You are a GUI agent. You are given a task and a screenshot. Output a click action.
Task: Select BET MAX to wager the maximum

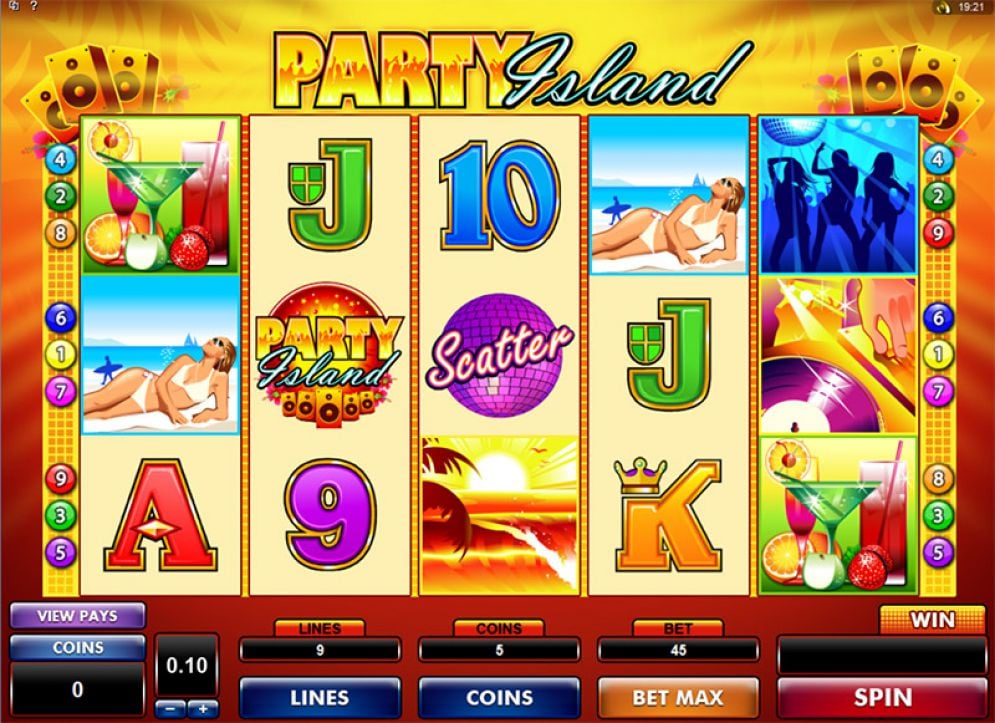click(677, 697)
